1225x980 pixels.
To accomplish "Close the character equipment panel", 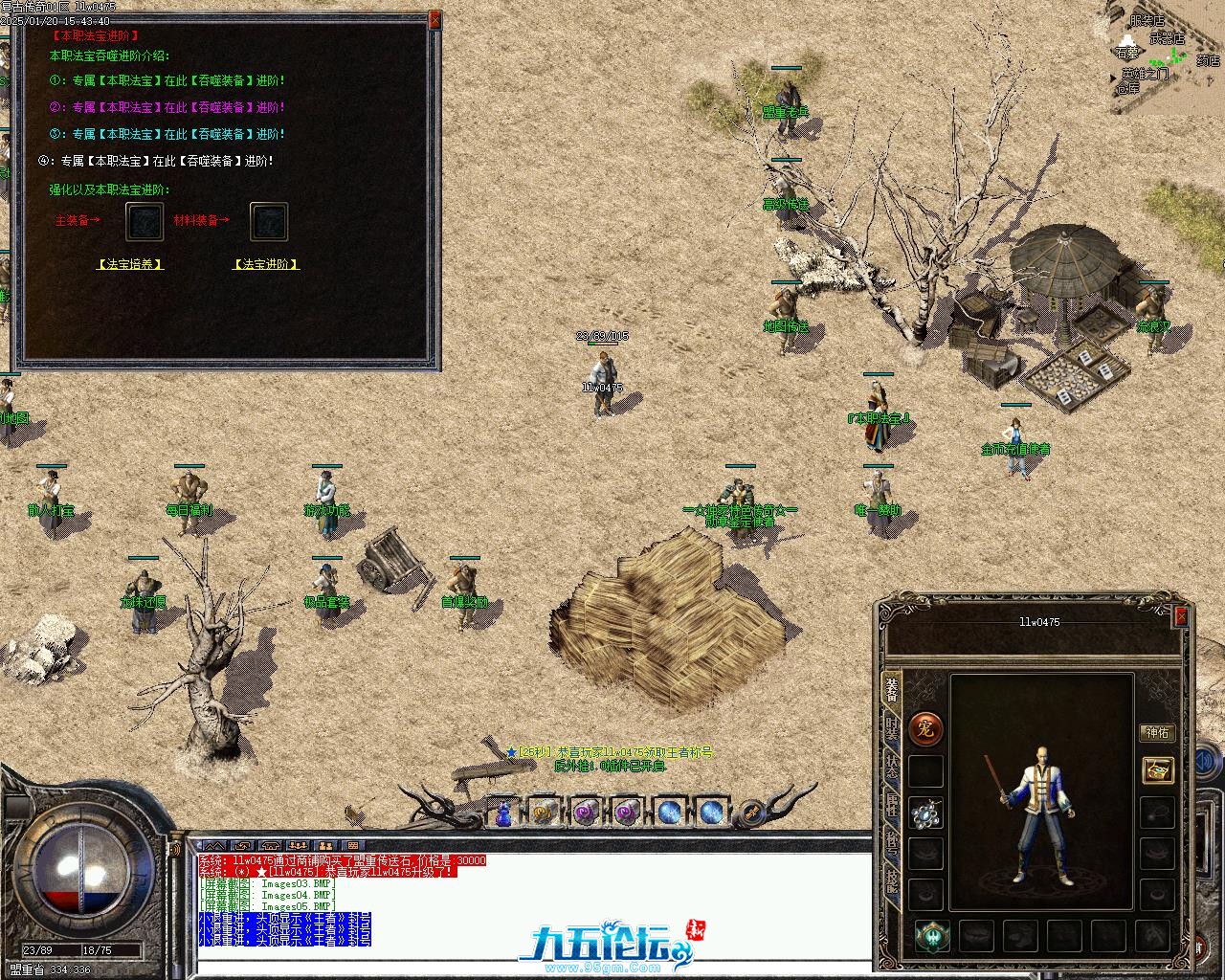I will pos(1181,617).
